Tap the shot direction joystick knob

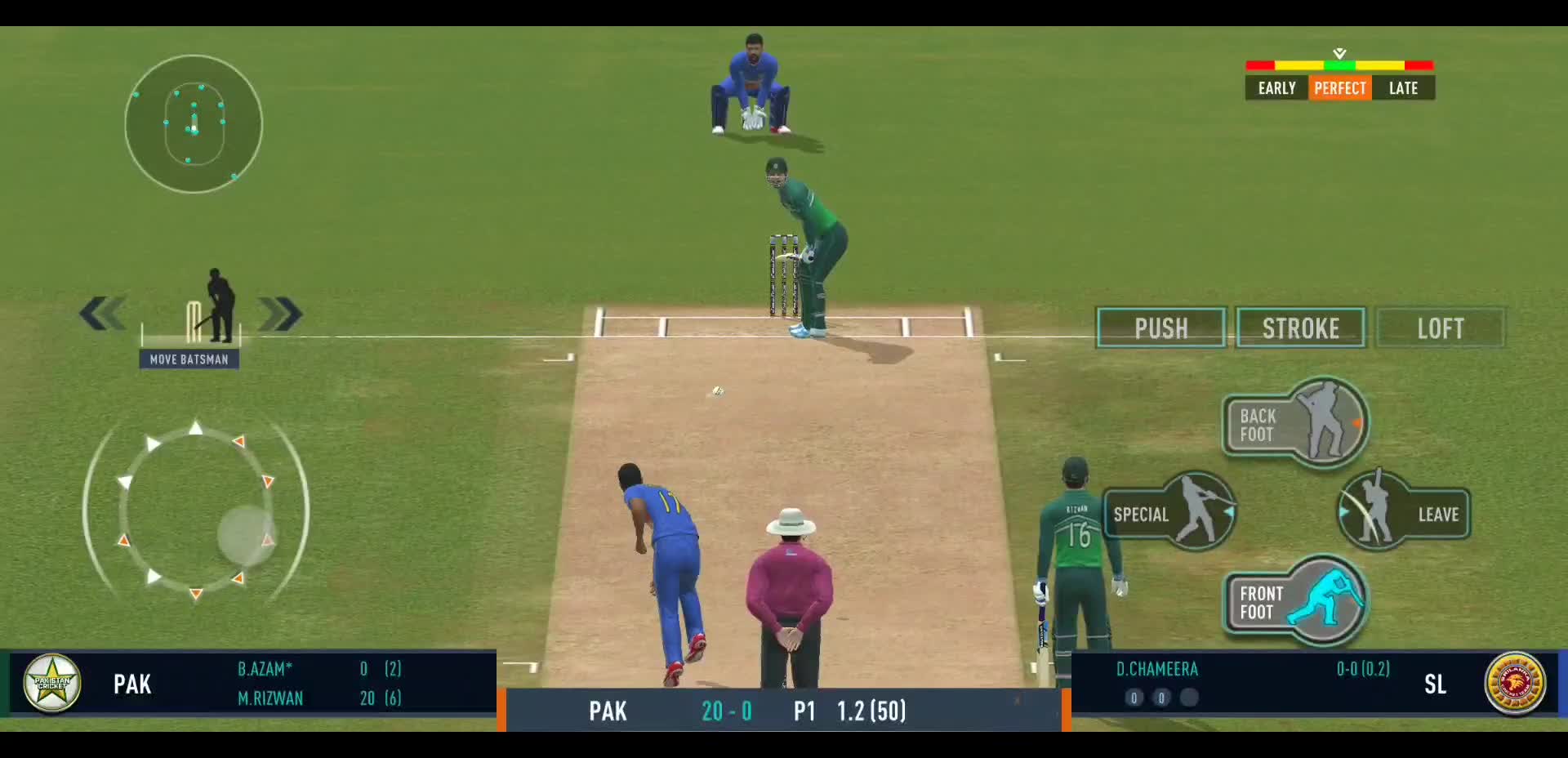tap(245, 535)
